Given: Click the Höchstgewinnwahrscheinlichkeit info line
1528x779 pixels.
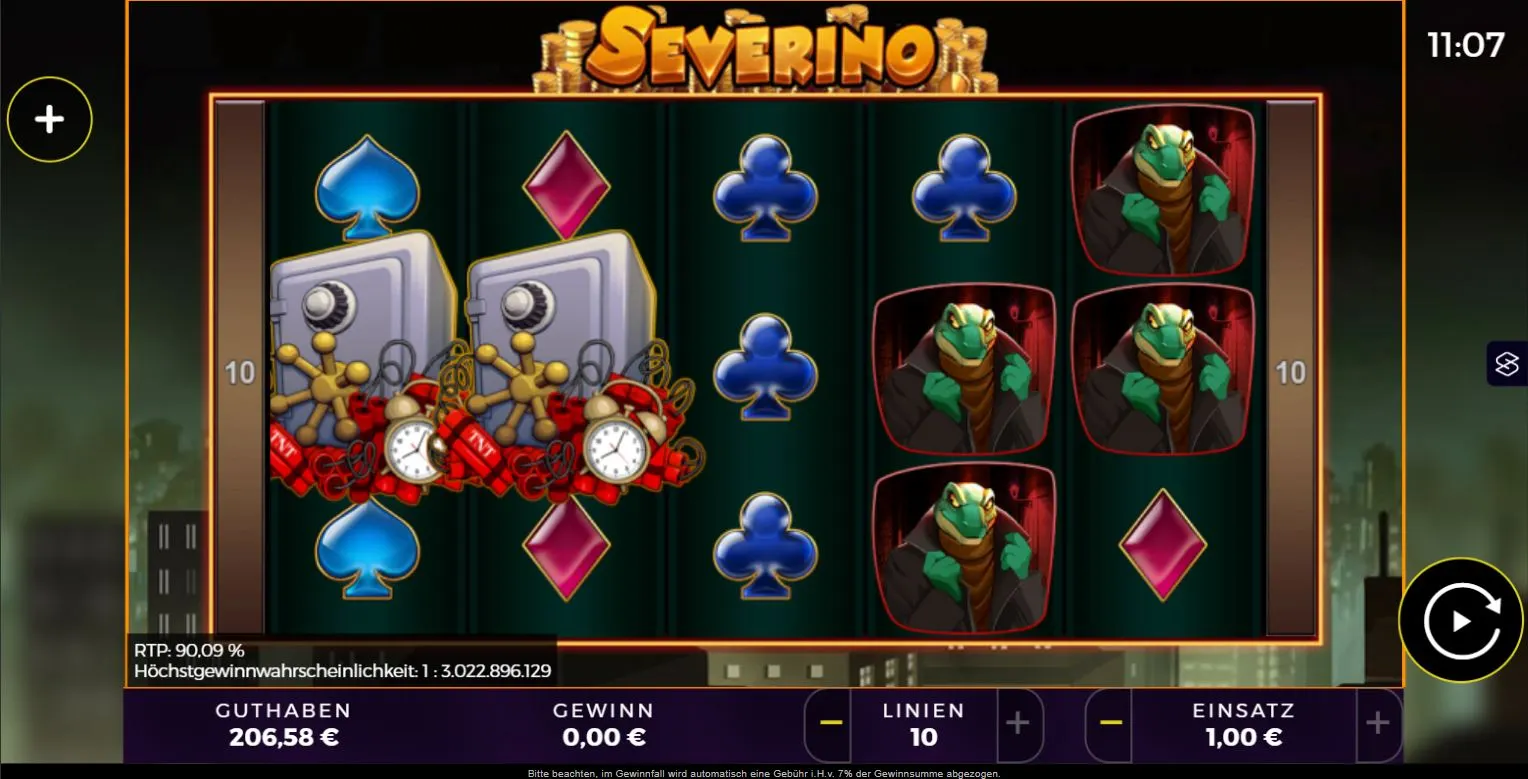Looking at the screenshot, I should (x=342, y=671).
